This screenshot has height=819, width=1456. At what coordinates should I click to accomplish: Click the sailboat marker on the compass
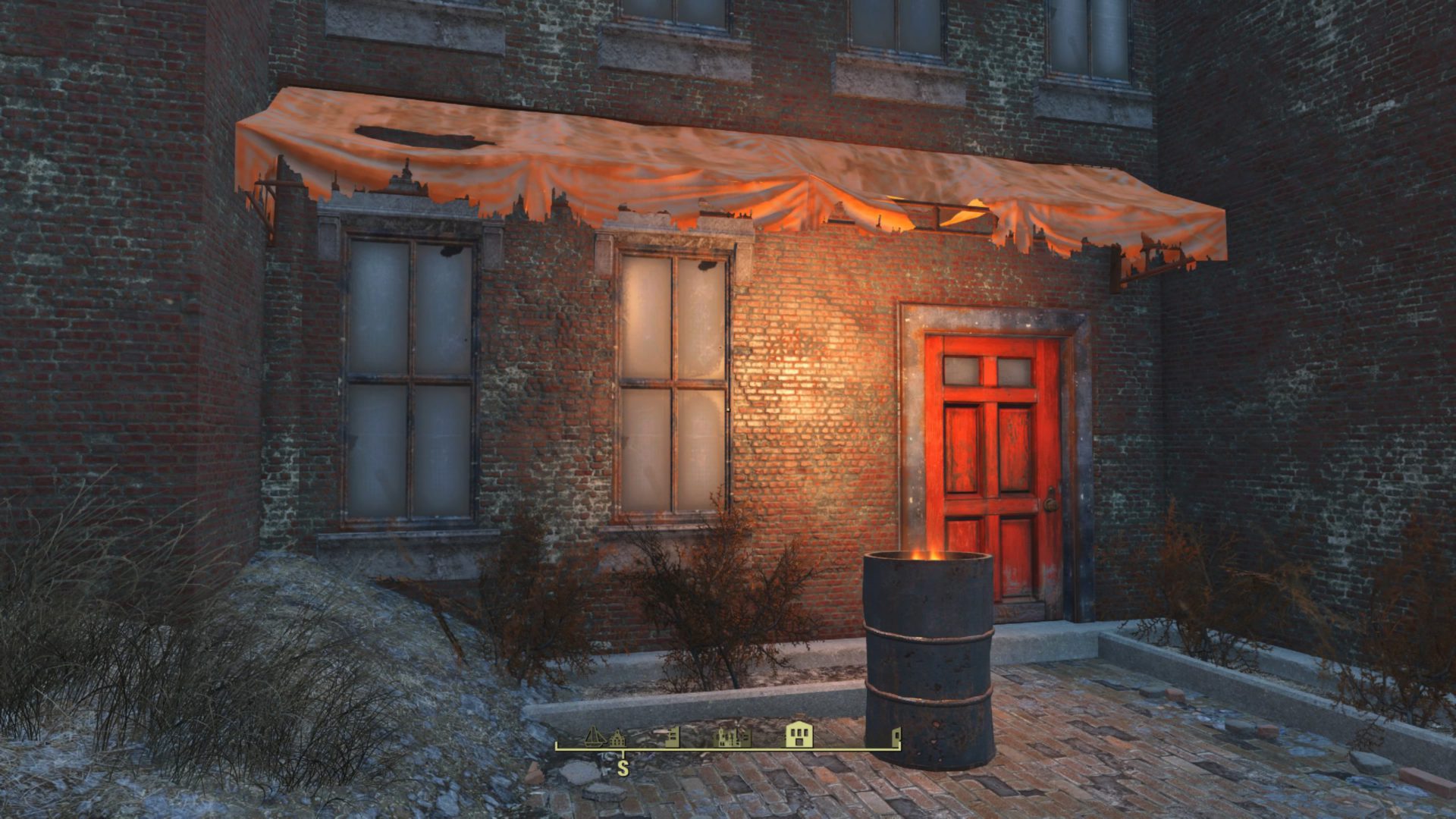click(x=595, y=736)
